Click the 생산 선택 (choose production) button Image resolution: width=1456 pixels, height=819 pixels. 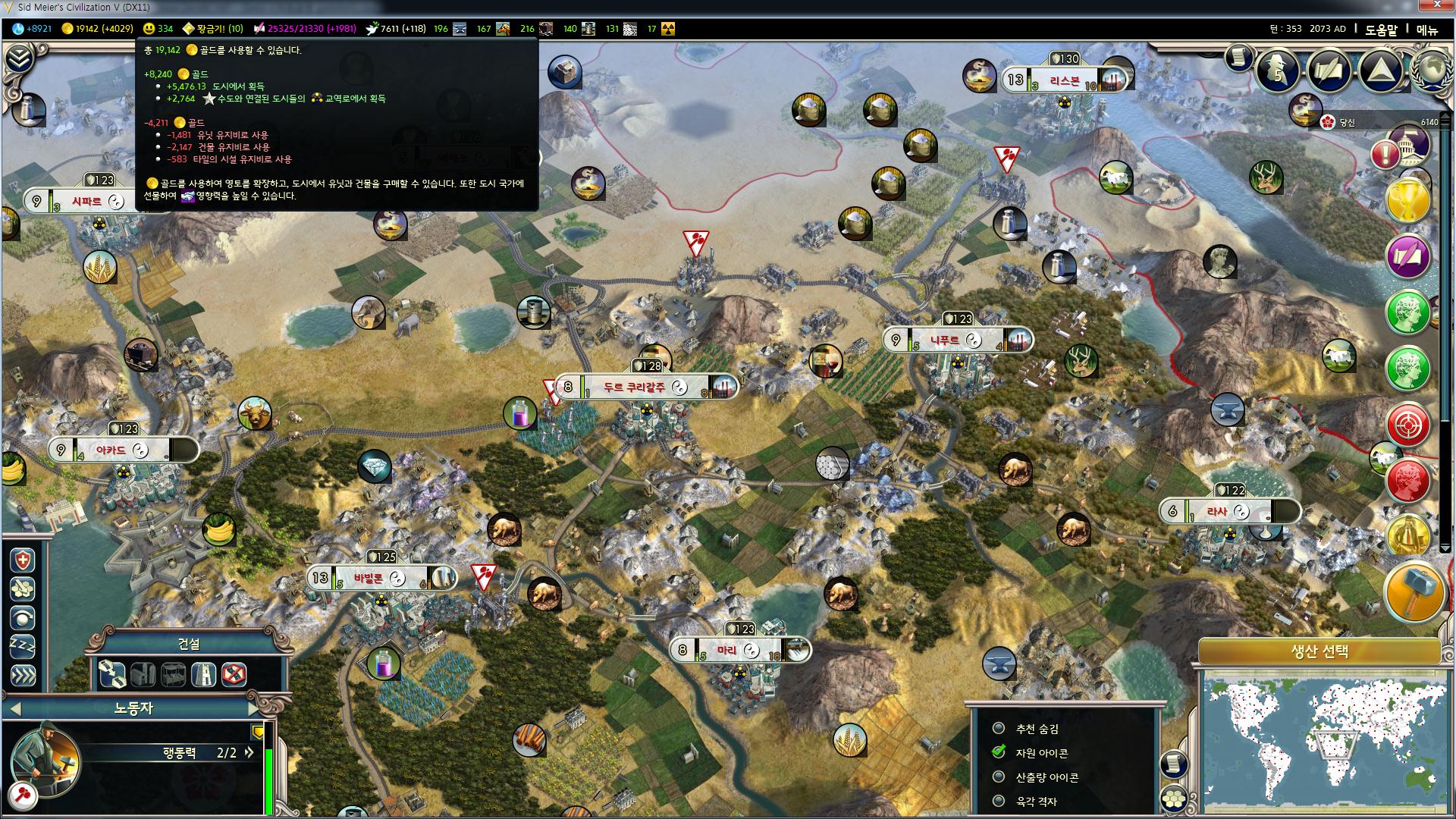tap(1319, 651)
